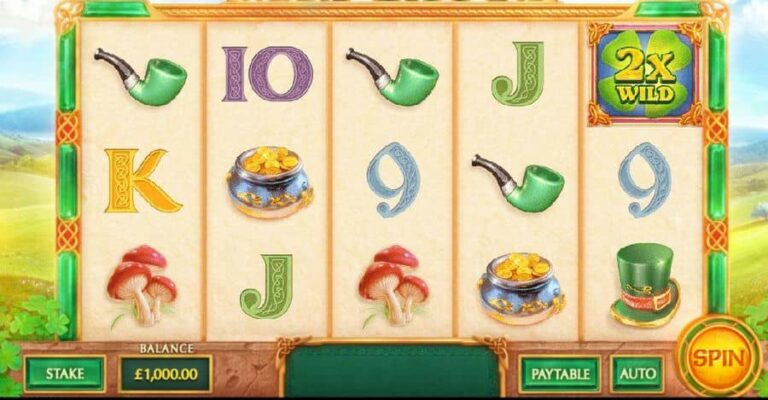Hit the orange SPIN button
This screenshot has width=768, height=400.
[x=716, y=357]
